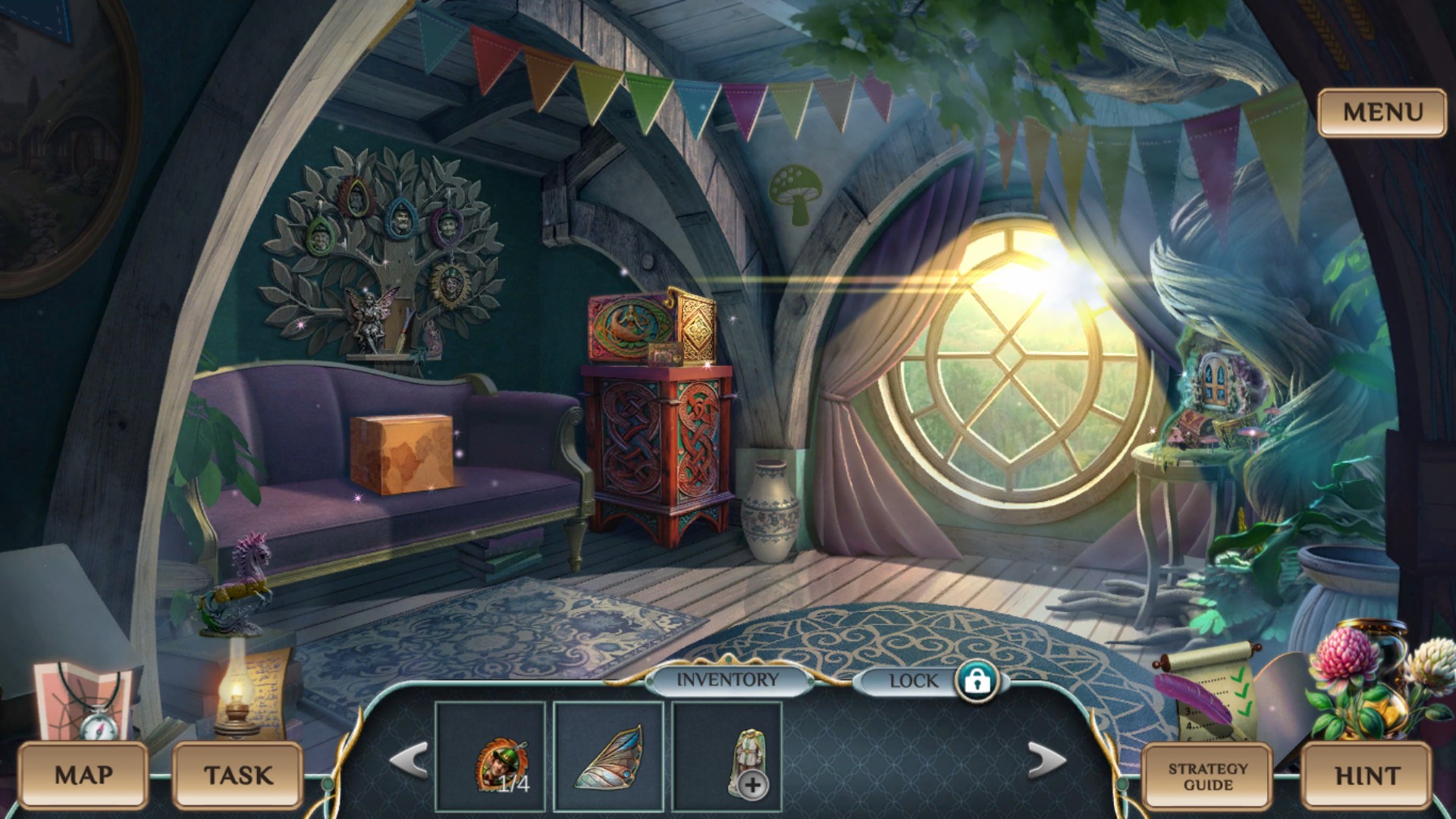Use the HINT button
Screen dimensions: 1456x819
pos(1367,776)
